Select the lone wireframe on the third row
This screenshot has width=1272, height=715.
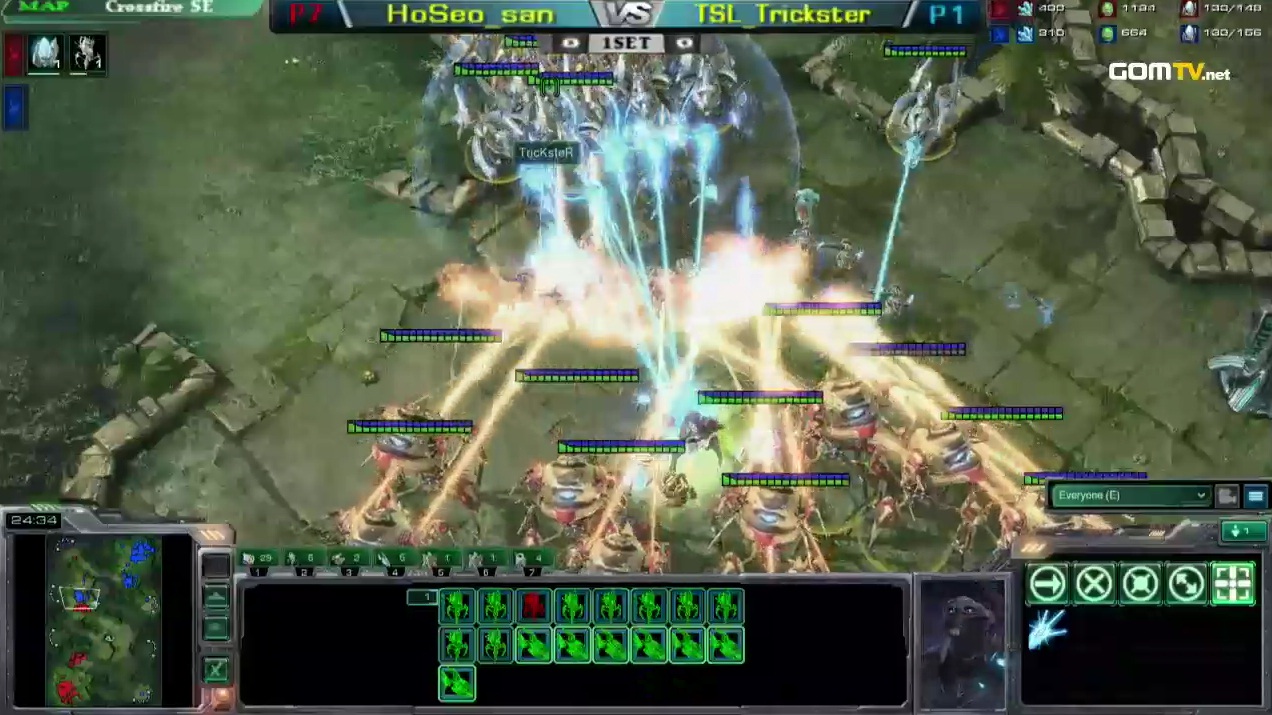pyautogui.click(x=457, y=683)
